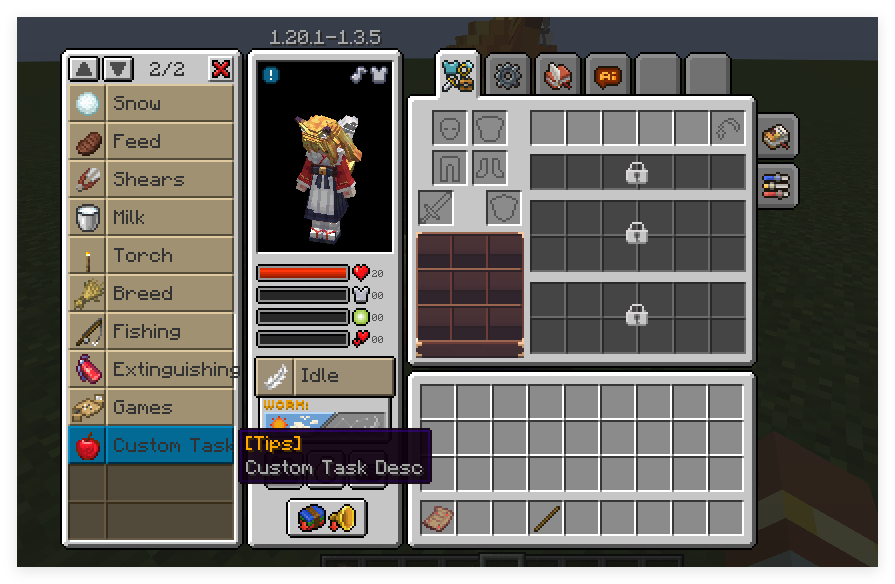Switch to the orange AI chat tab
The height and width of the screenshot is (584, 895).
point(607,75)
